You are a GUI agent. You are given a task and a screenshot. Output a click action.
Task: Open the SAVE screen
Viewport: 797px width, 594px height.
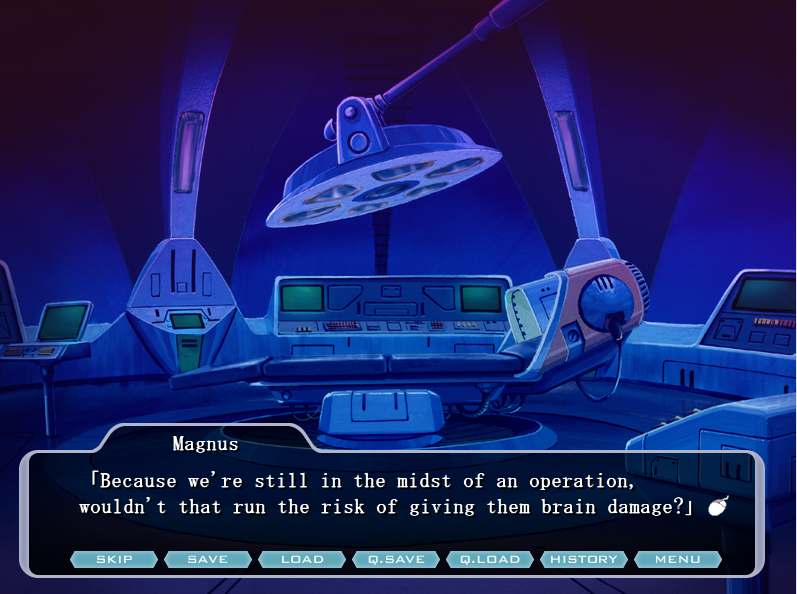tap(208, 559)
